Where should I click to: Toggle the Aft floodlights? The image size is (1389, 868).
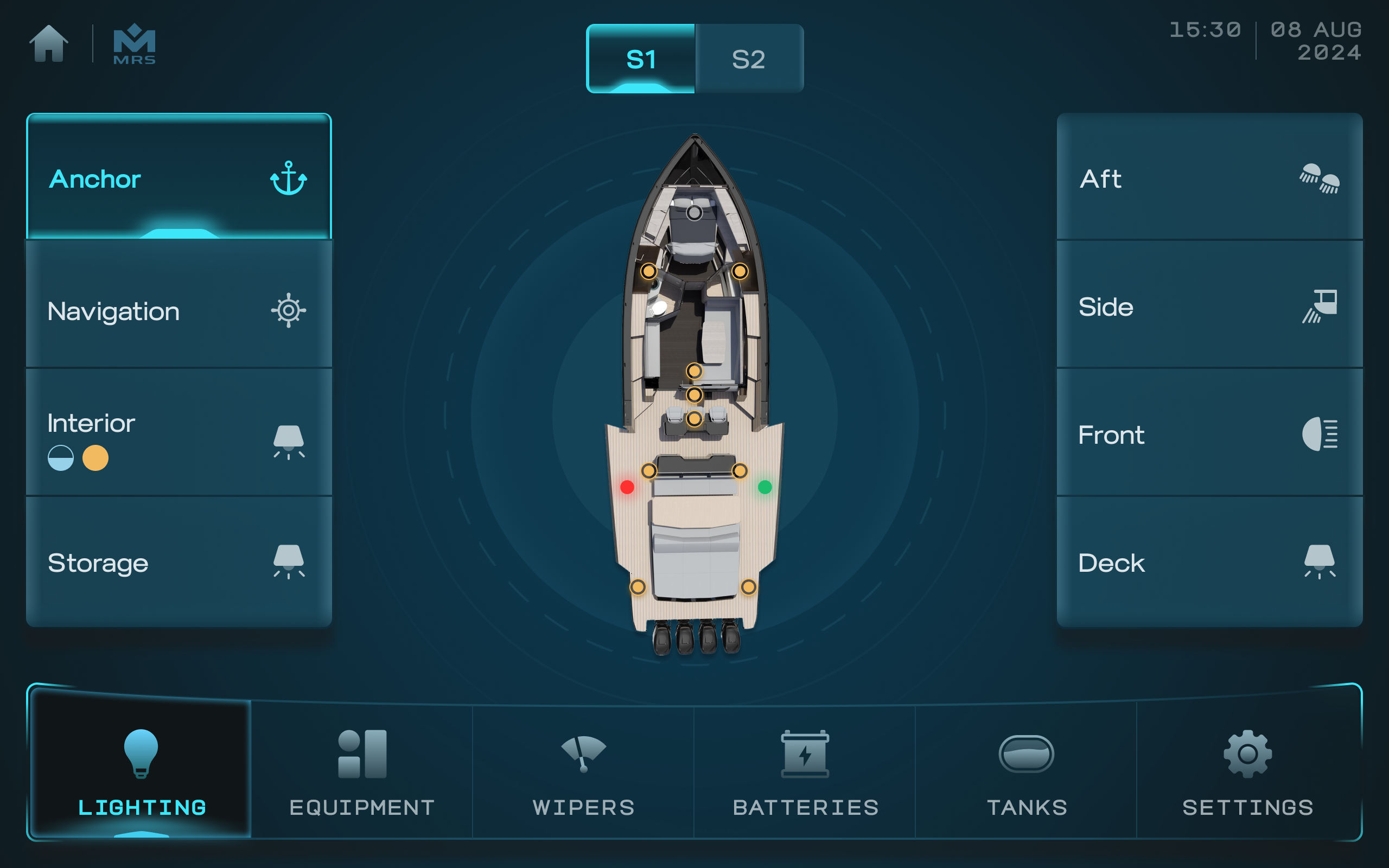[1209, 177]
